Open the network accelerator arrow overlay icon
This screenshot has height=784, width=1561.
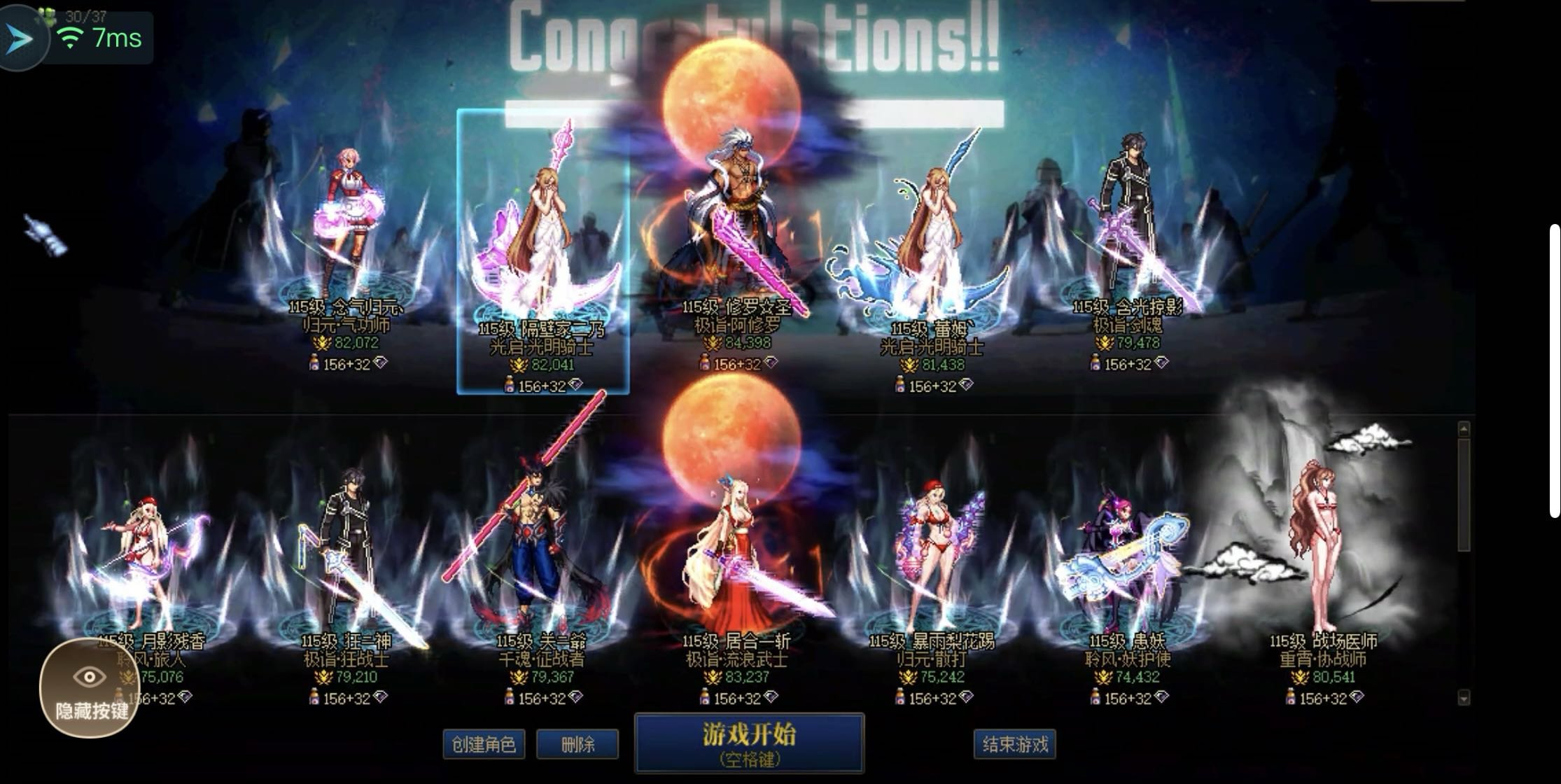[21, 38]
